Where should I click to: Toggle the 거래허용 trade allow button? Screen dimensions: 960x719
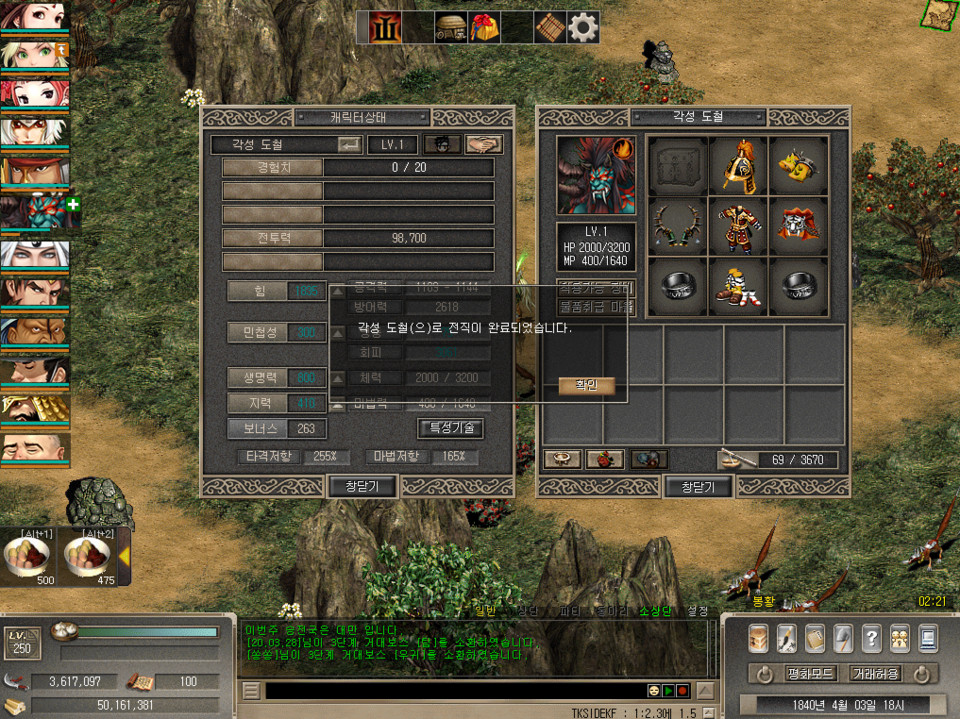click(876, 674)
